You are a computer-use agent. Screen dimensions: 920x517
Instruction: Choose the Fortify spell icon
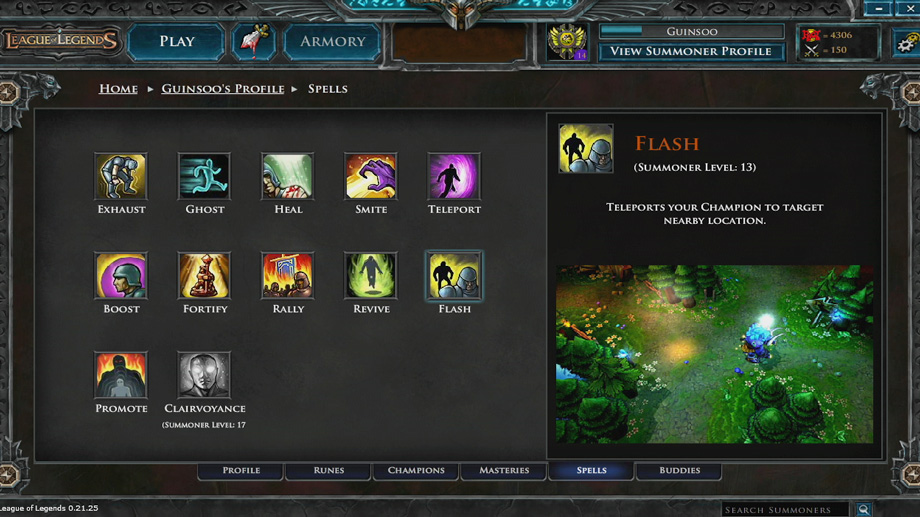[204, 276]
